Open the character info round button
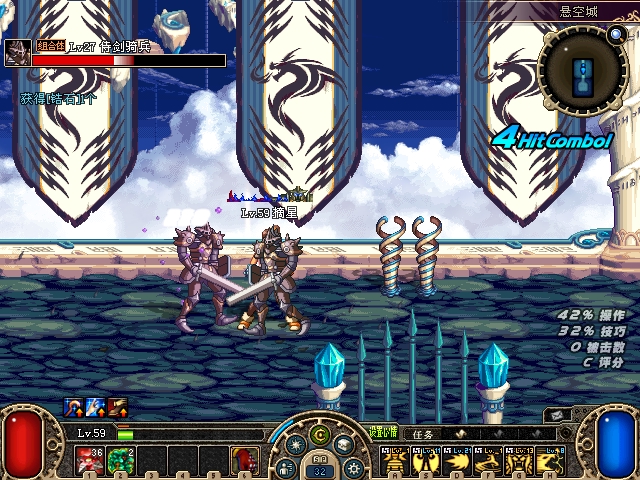Image resolution: width=640 pixels, height=480 pixels. tap(287, 467)
